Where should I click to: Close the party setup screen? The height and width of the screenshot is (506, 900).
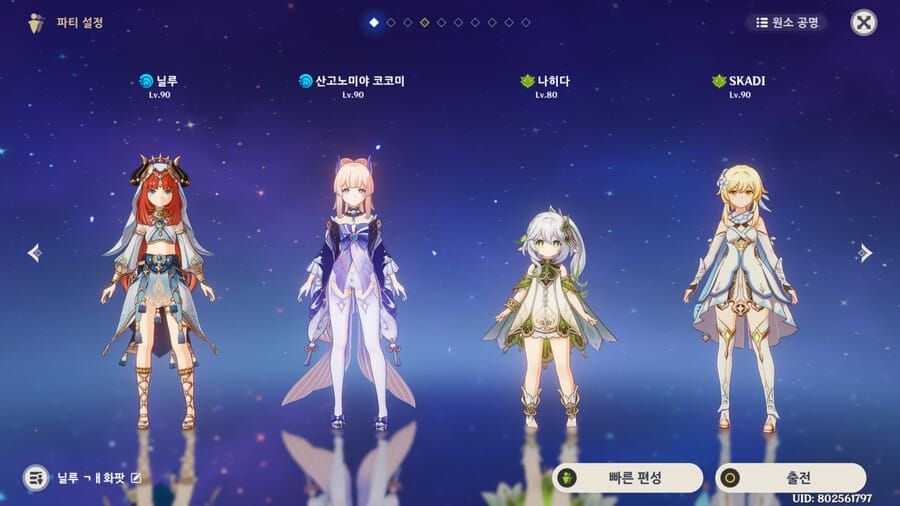(863, 22)
